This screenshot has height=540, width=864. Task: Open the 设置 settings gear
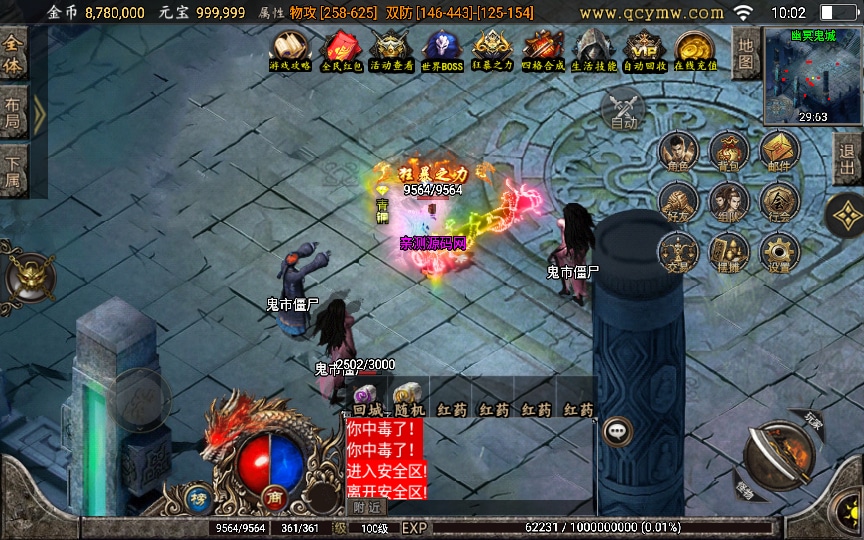[779, 253]
